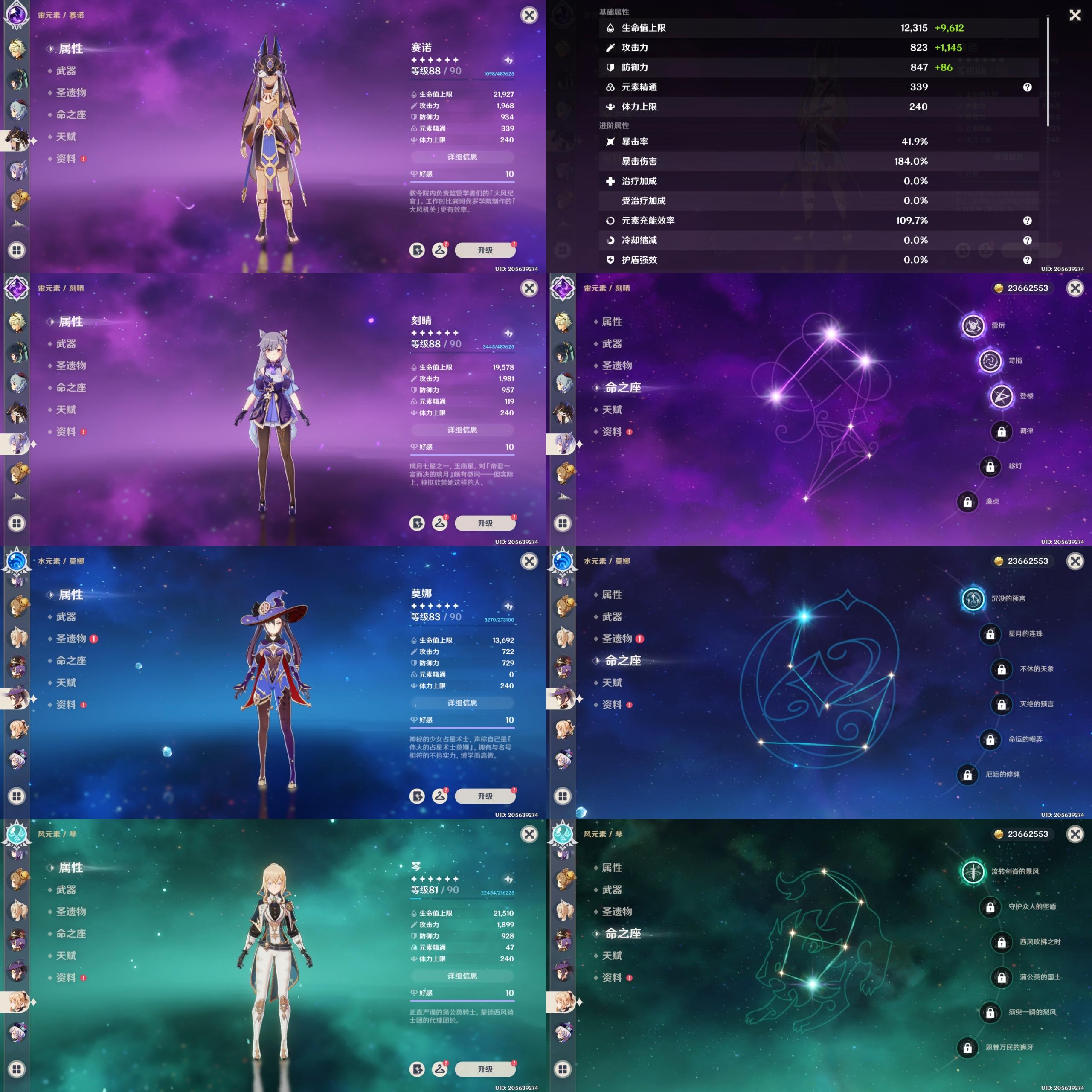This screenshot has height=1092, width=1092.
Task: Open the locked 命运的嘲弄 constellation
Action: [990, 739]
